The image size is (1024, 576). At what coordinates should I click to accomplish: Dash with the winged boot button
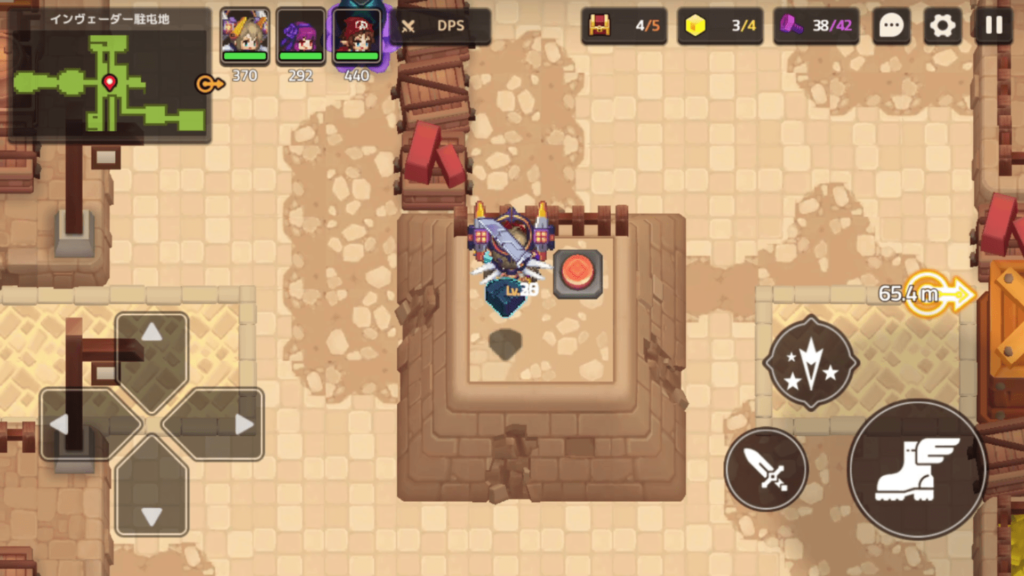pos(917,469)
